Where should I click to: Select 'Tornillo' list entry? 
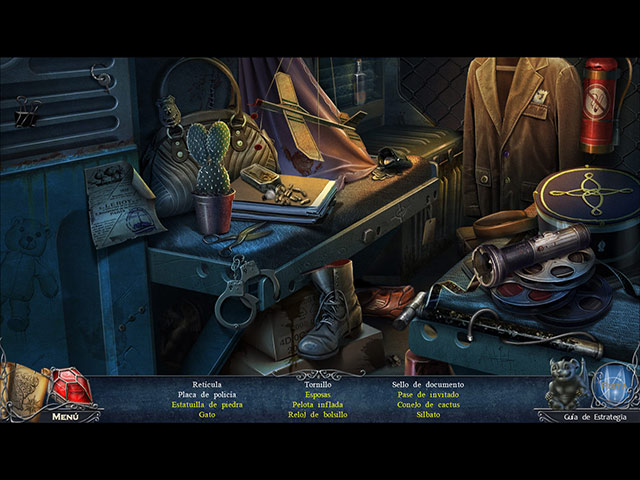317,384
